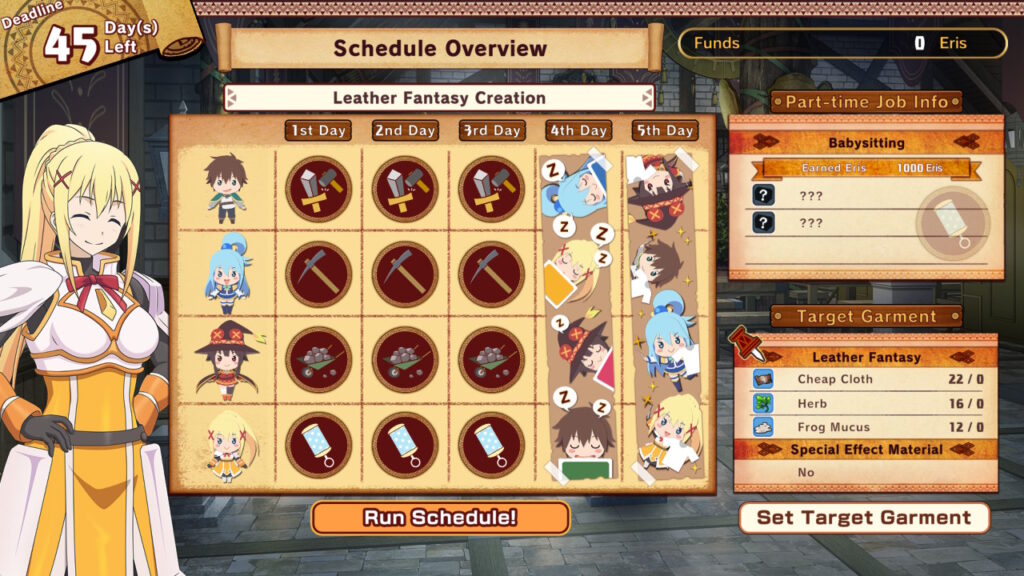
Task: Select Kazuma's 1st Day hammer job slot
Action: coord(318,188)
